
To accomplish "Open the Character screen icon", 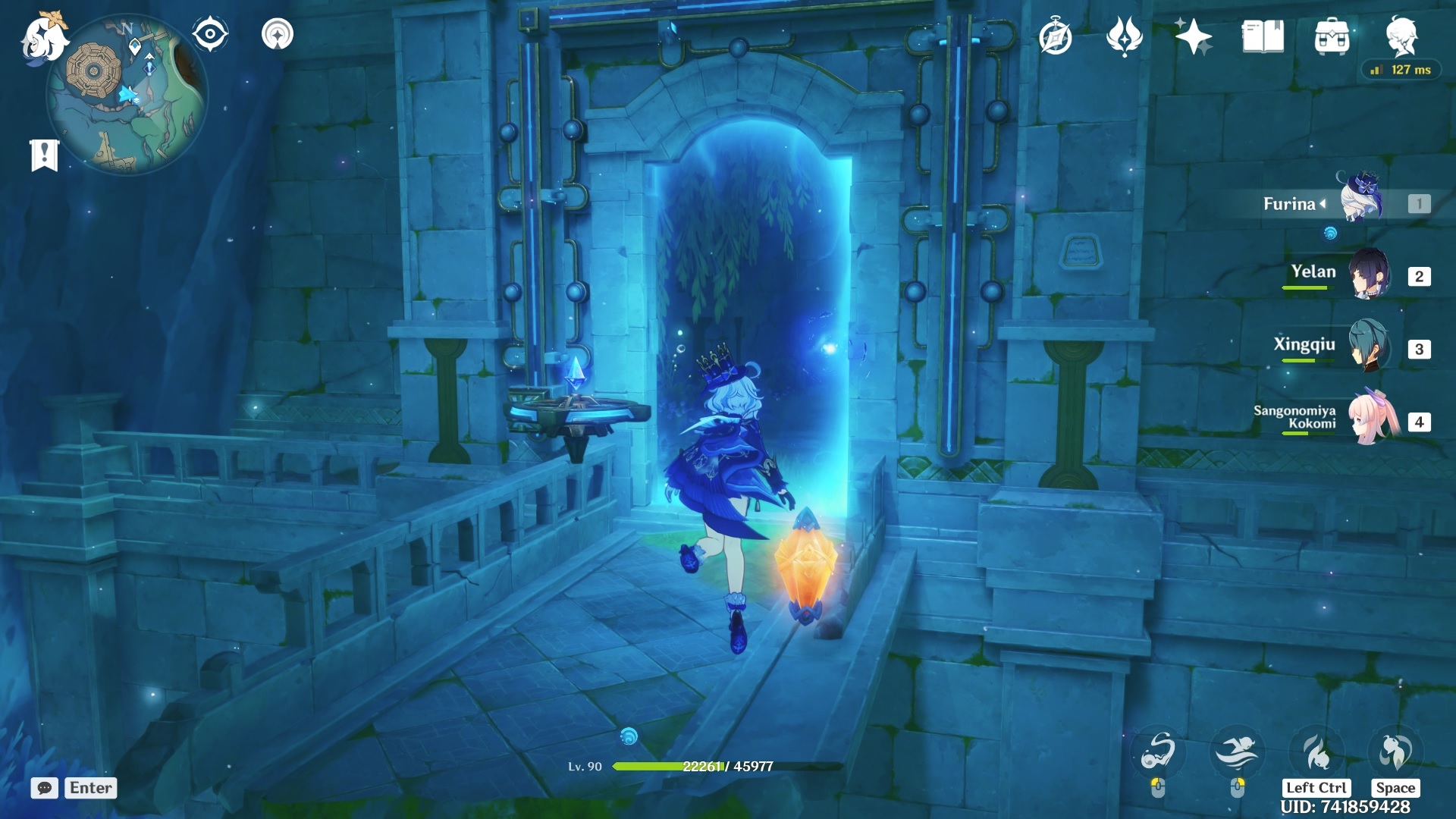I will (x=1401, y=35).
